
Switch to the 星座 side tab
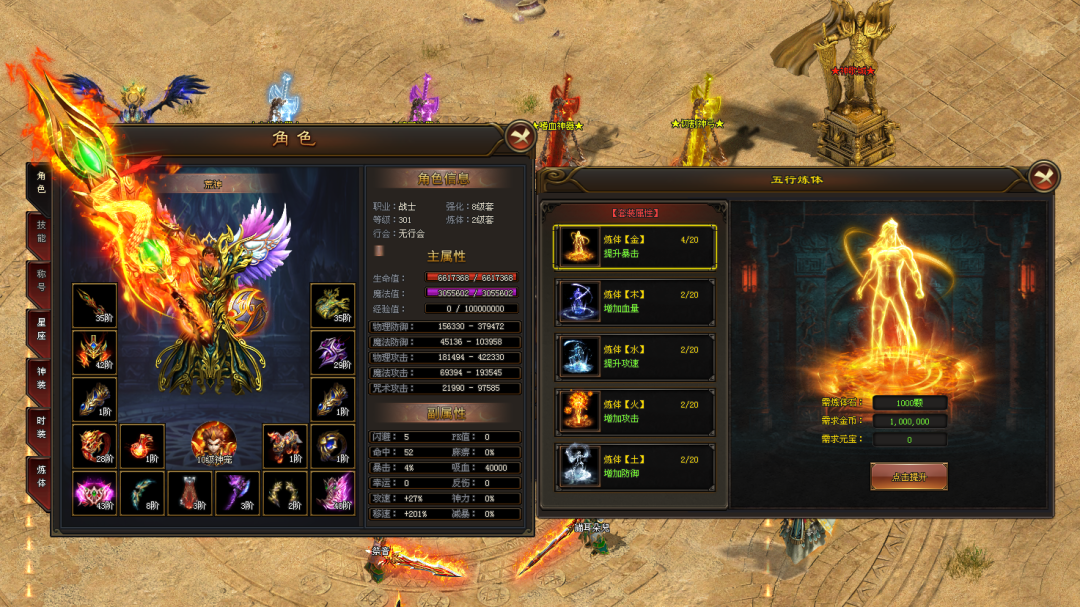(41, 330)
